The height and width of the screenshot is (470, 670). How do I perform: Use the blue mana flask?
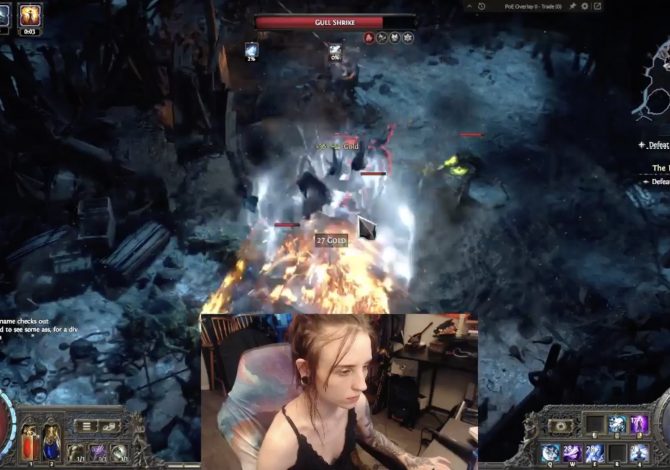point(50,442)
